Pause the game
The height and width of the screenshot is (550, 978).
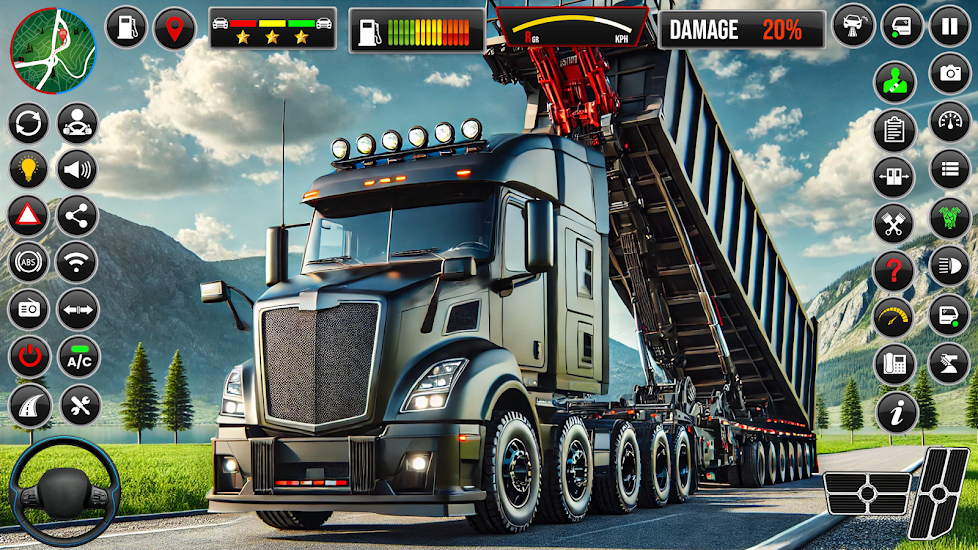click(x=949, y=27)
